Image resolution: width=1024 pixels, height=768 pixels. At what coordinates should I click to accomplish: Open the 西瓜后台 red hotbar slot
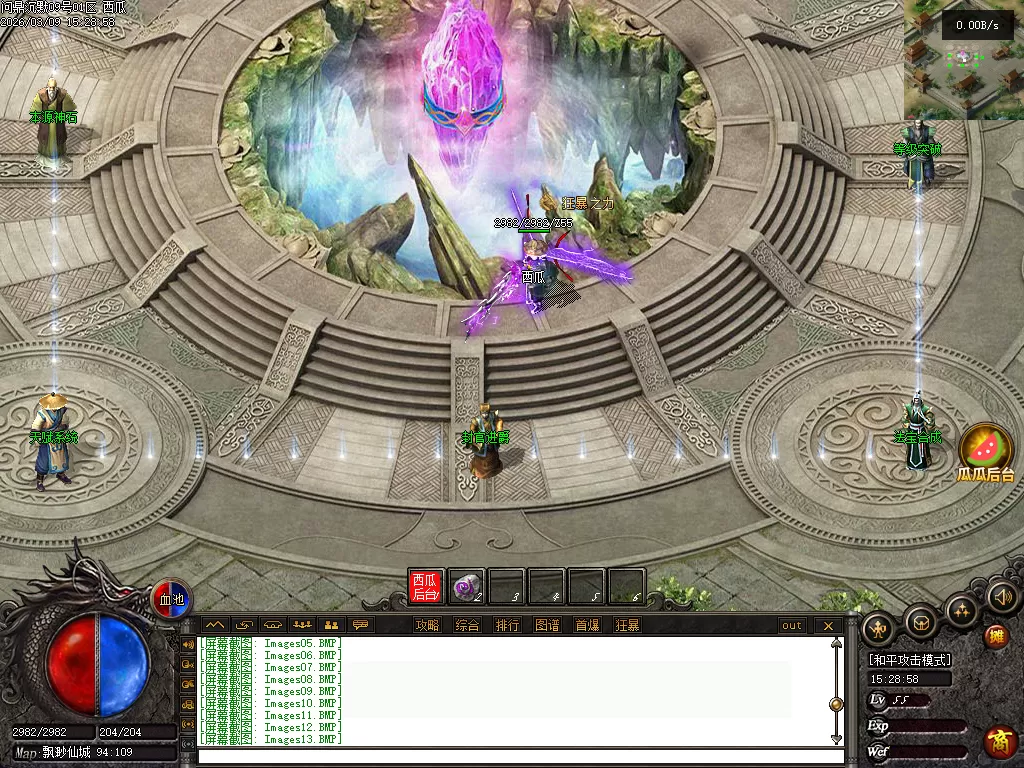426,586
